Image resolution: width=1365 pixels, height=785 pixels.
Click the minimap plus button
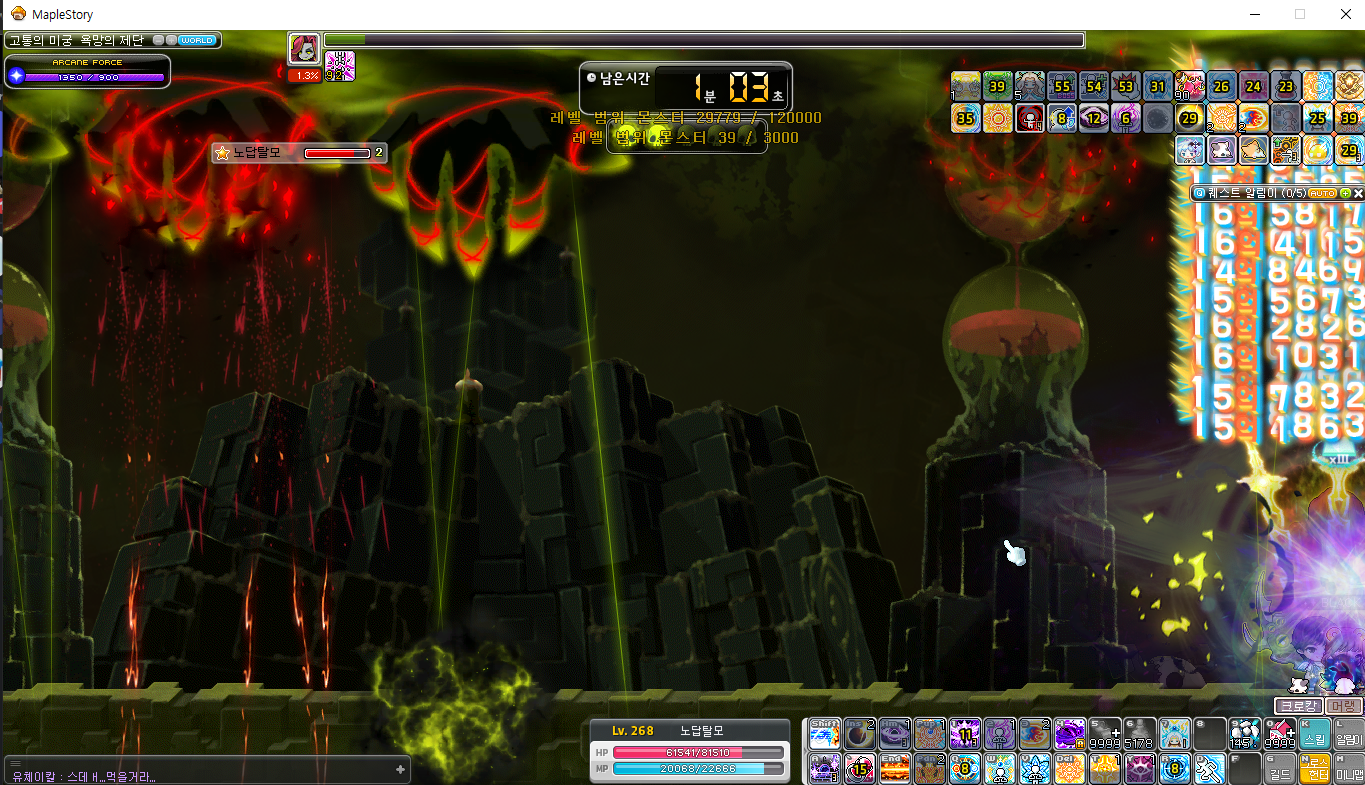(x=171, y=40)
